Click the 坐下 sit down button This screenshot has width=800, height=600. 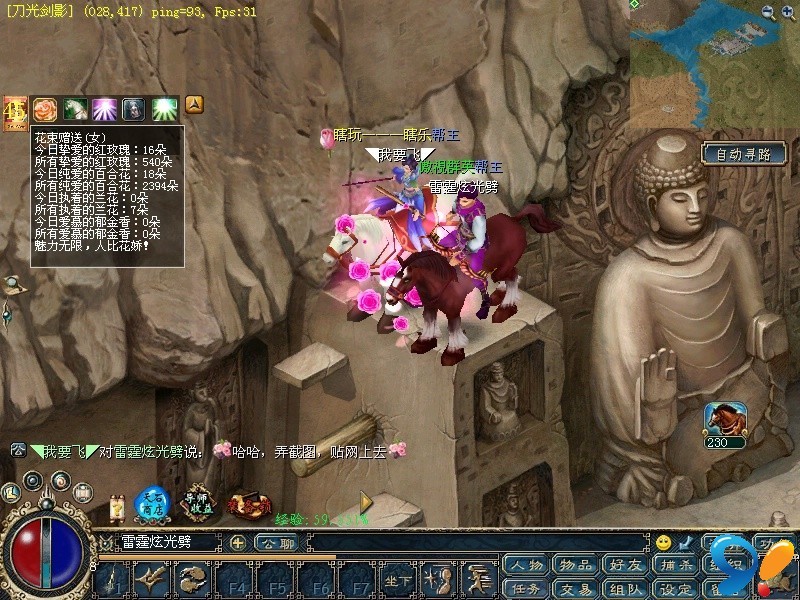click(398, 580)
